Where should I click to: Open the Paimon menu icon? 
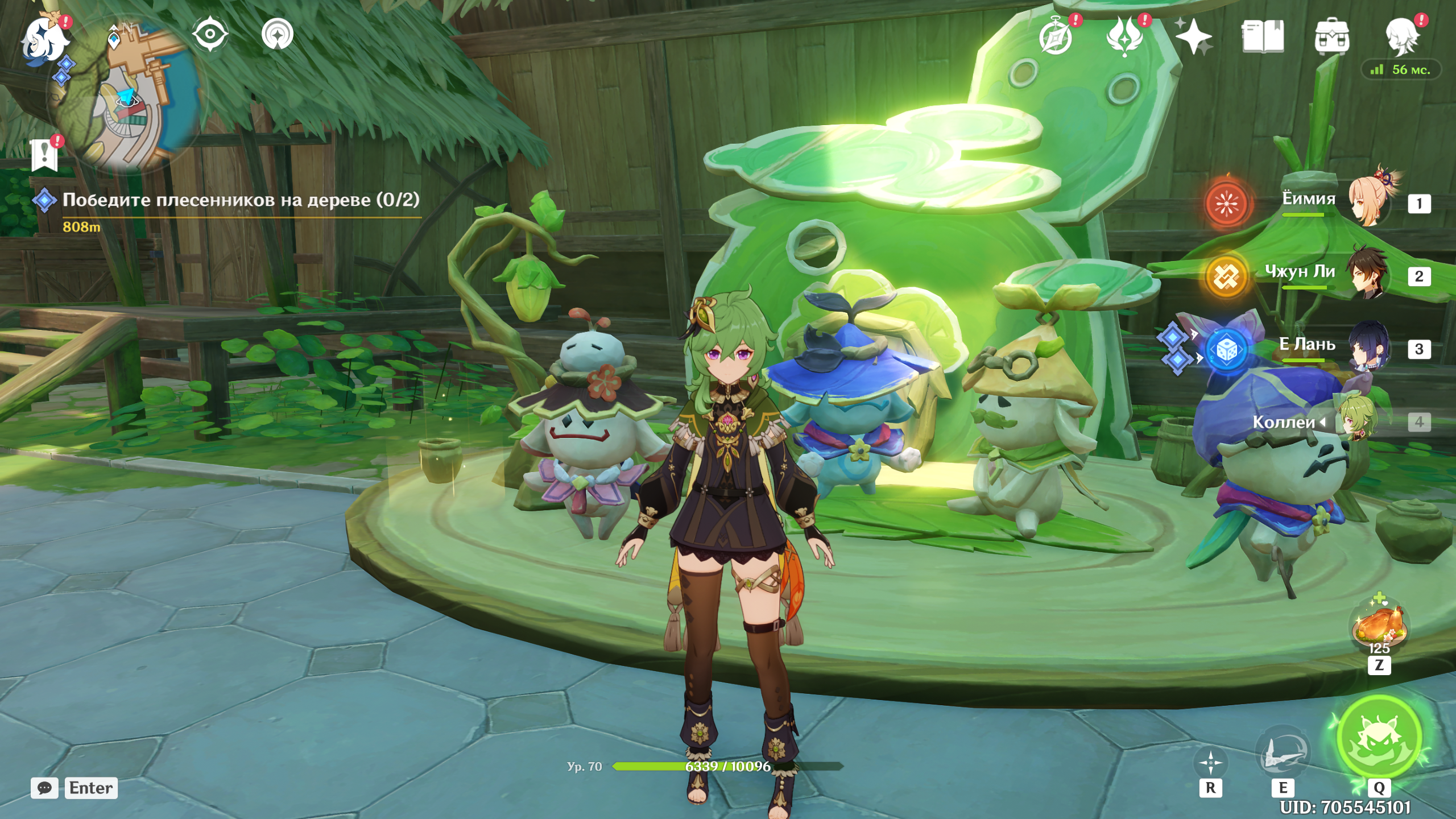point(45,39)
